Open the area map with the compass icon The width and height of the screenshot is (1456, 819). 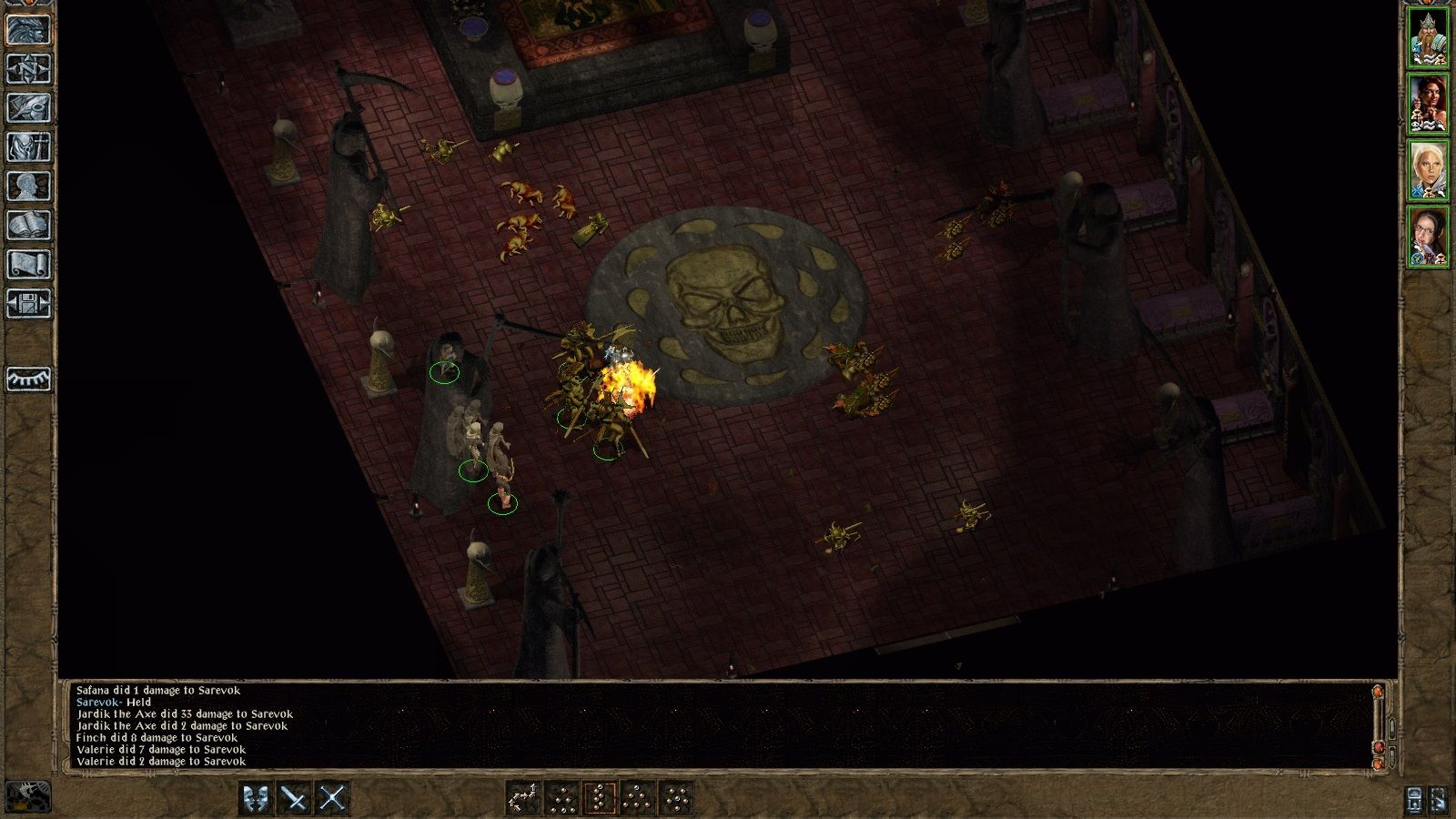click(x=28, y=68)
